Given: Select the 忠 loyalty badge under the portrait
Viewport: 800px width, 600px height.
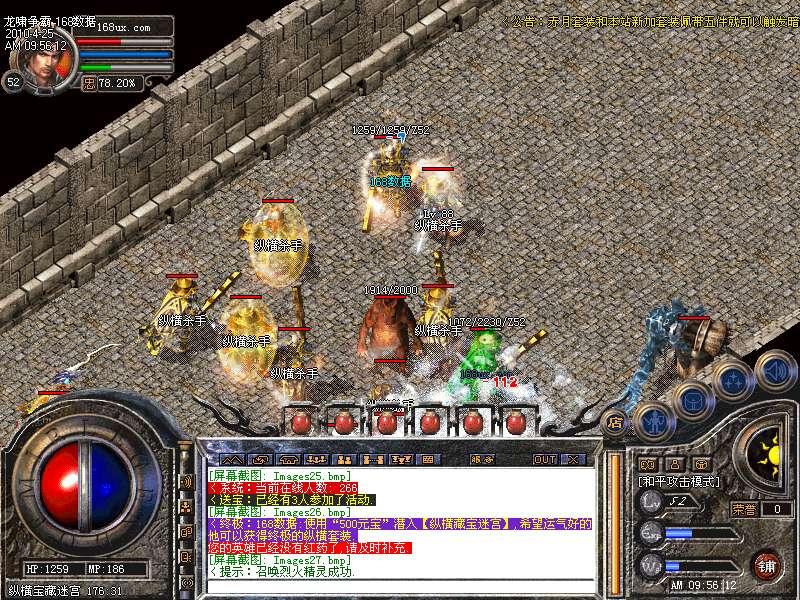Looking at the screenshot, I should pyautogui.click(x=89, y=84).
